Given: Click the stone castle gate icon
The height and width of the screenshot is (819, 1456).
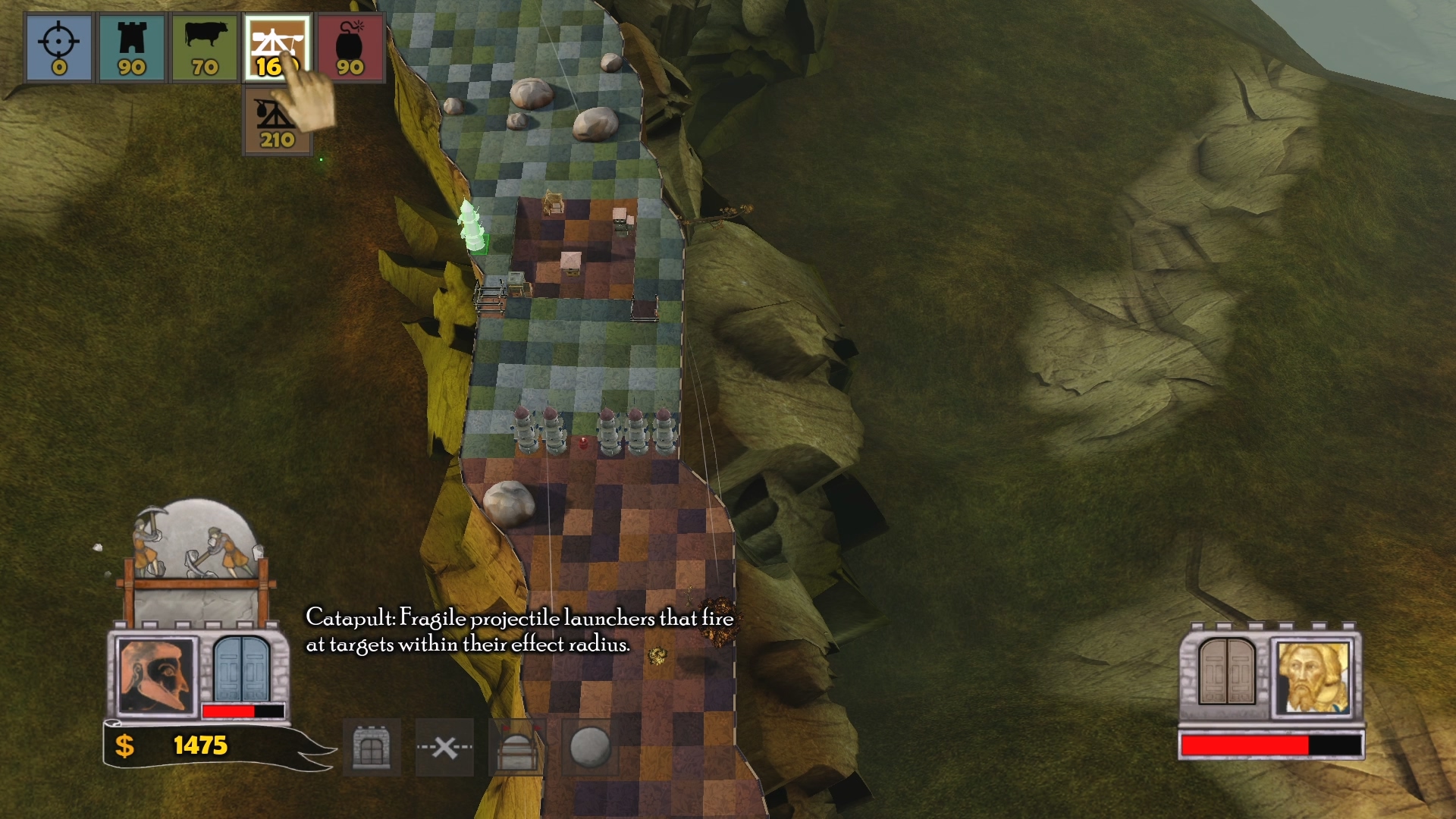Looking at the screenshot, I should [x=372, y=748].
